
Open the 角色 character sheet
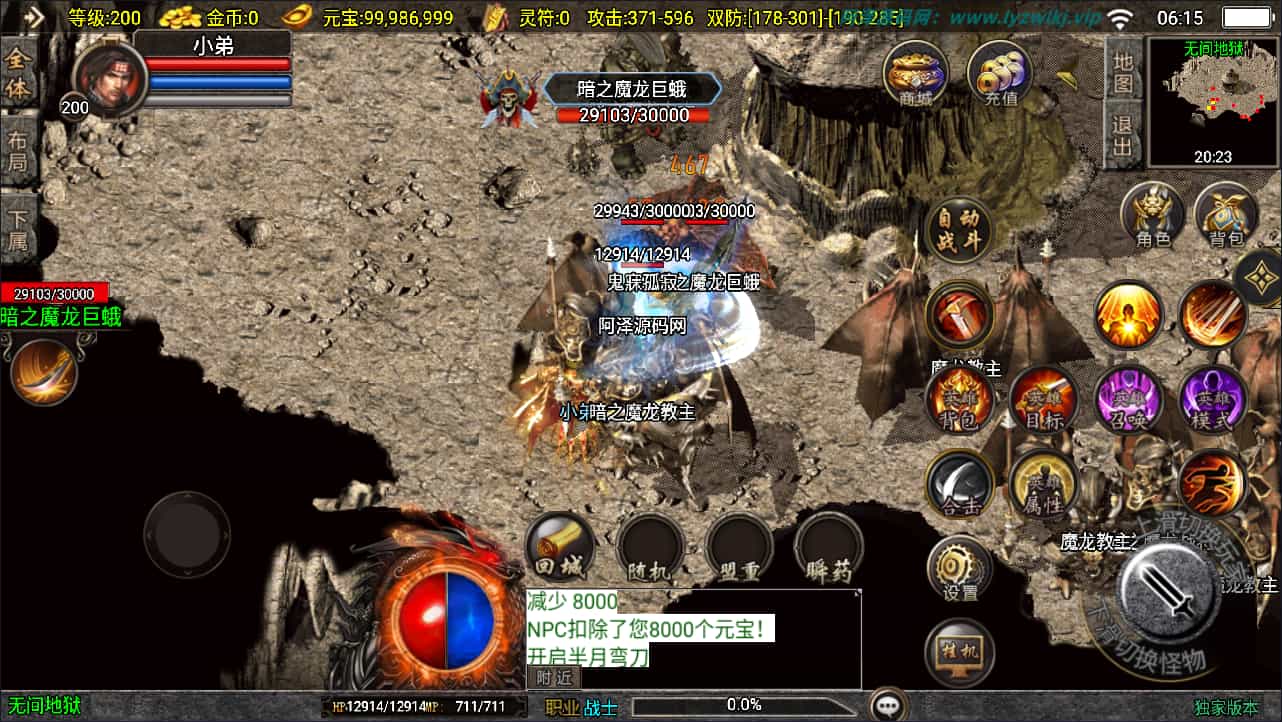[1153, 216]
